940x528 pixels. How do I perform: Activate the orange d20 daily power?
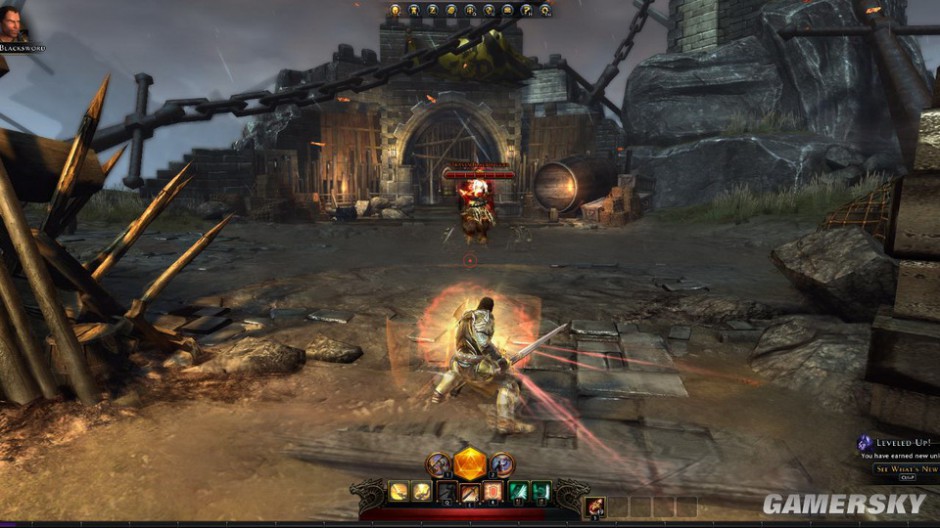click(x=469, y=464)
